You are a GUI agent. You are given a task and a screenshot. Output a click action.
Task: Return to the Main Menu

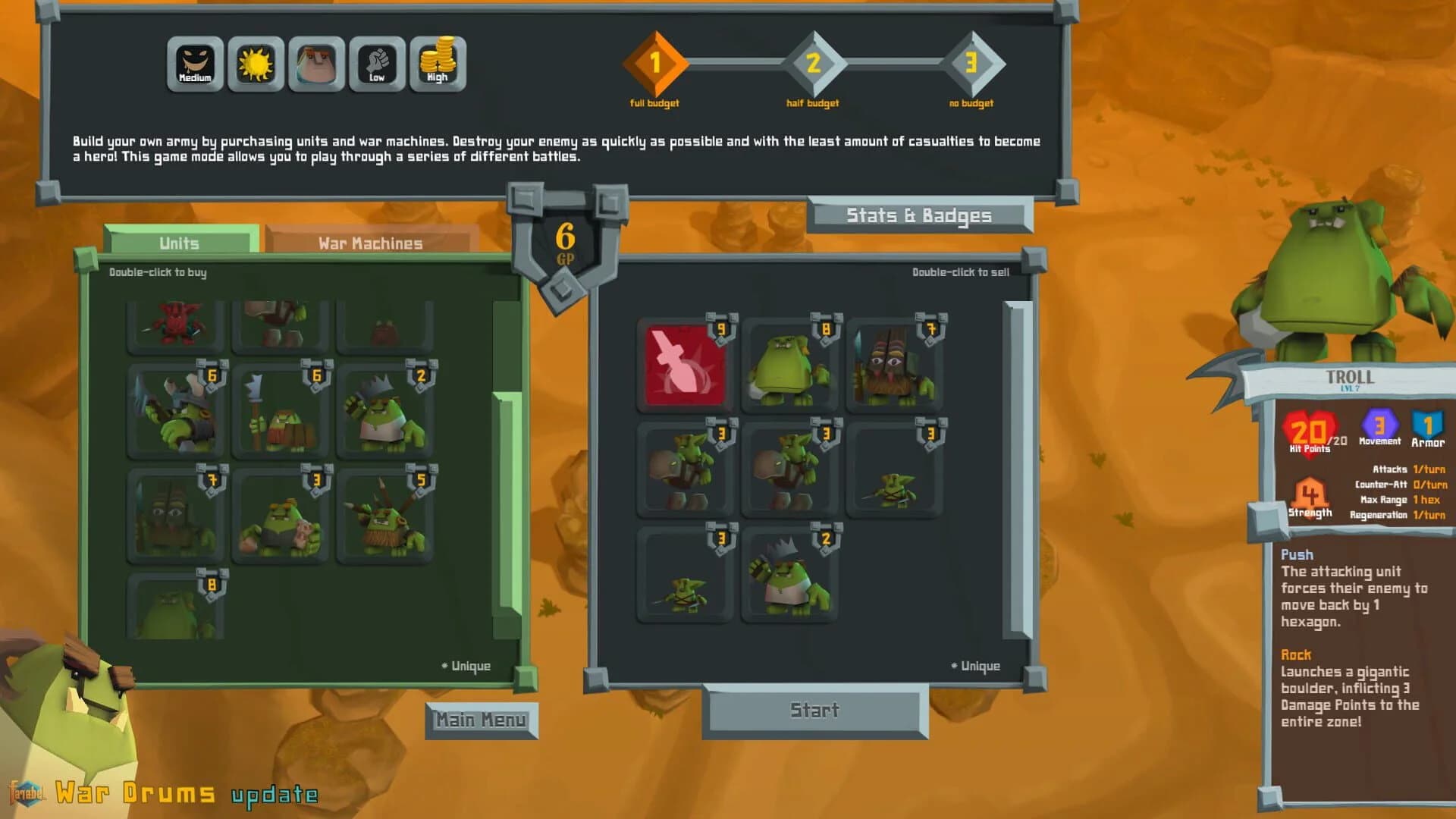click(x=483, y=719)
